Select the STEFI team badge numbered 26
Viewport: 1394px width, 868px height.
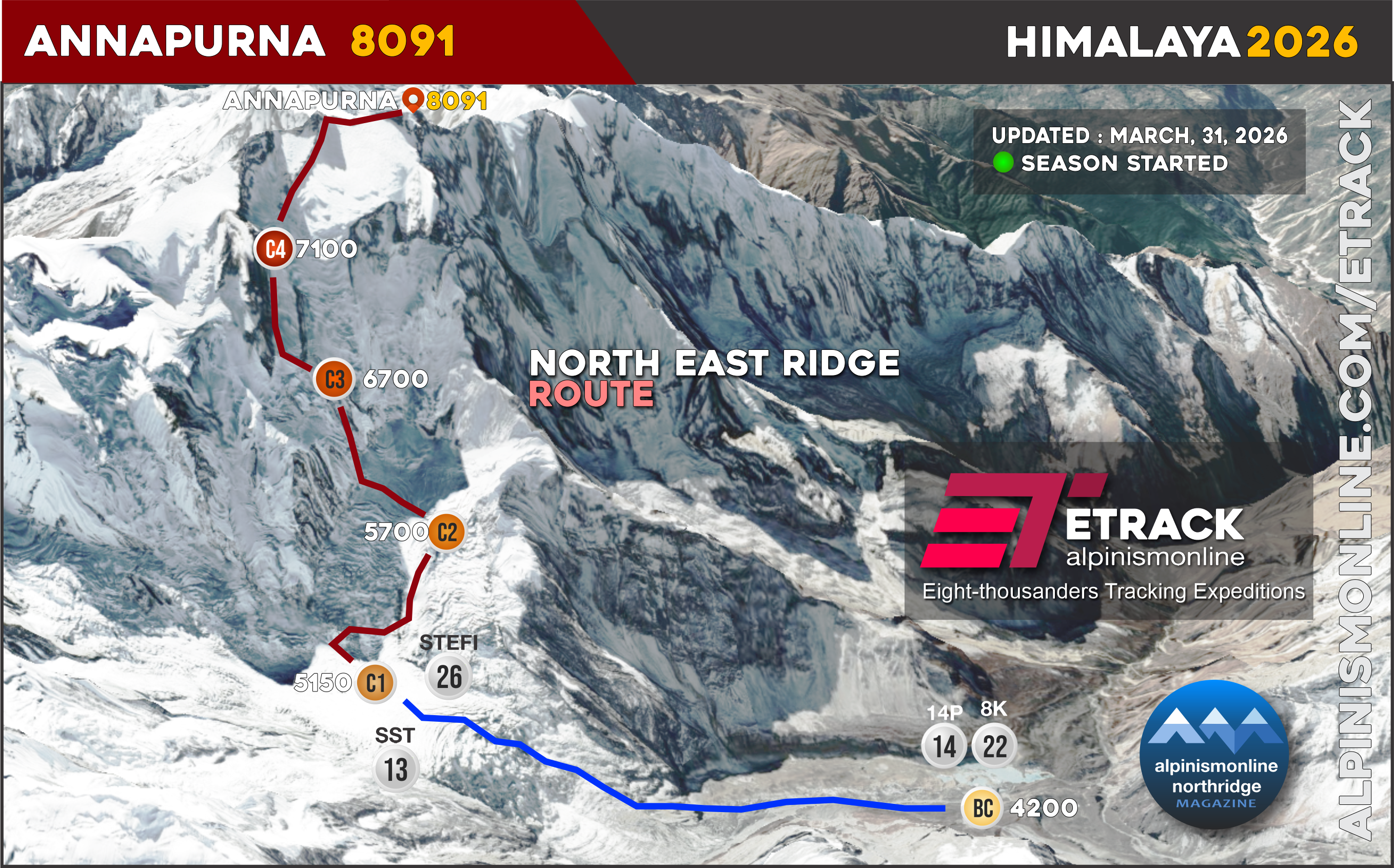[x=448, y=677]
